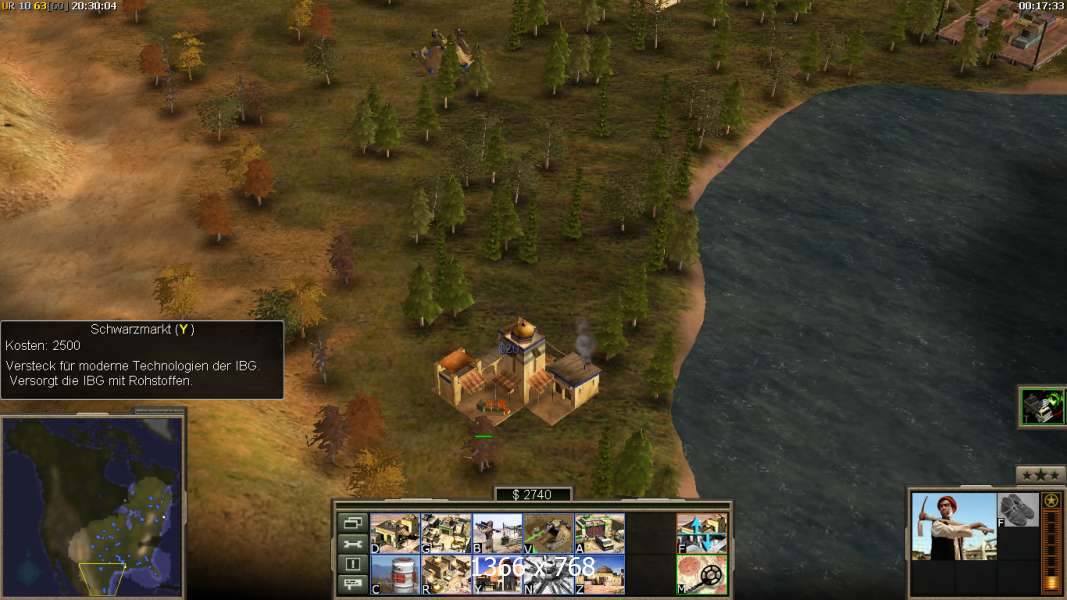Viewport: 1067px width, 600px height.
Task: Pick the explosive barrel icon marked C
Action: pyautogui.click(x=395, y=574)
